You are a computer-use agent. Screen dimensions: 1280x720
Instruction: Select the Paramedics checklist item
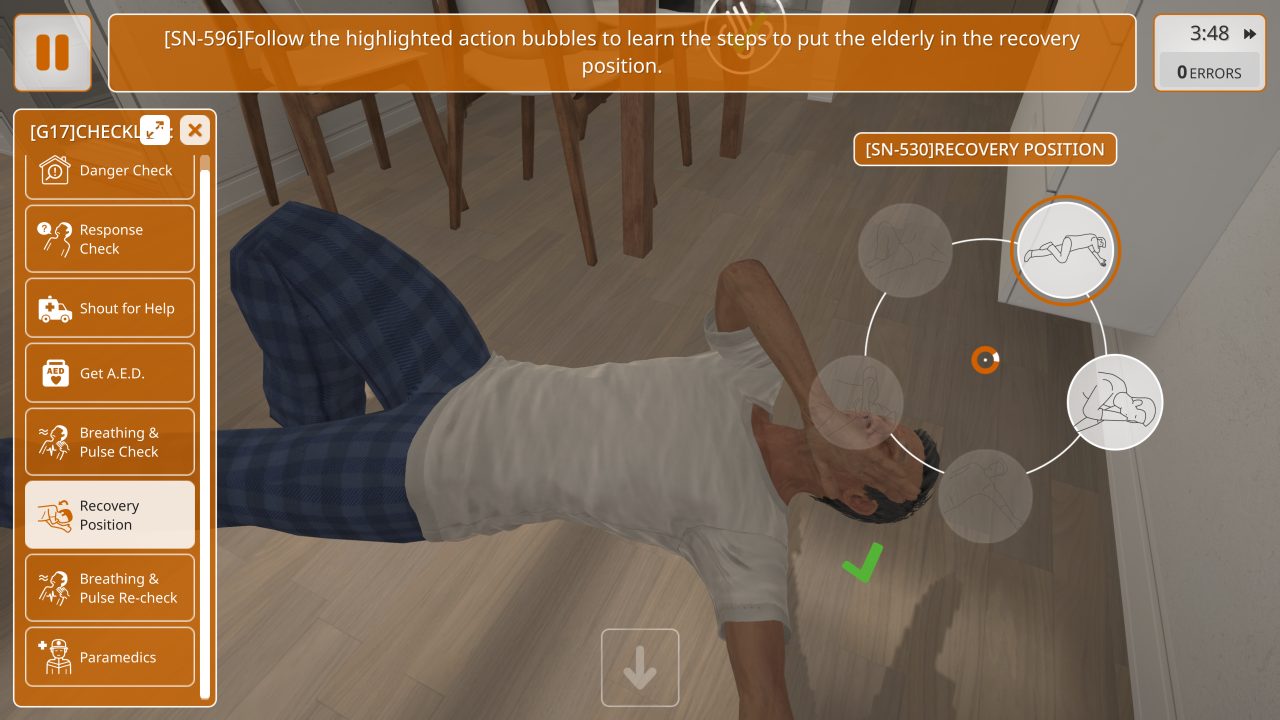click(110, 657)
